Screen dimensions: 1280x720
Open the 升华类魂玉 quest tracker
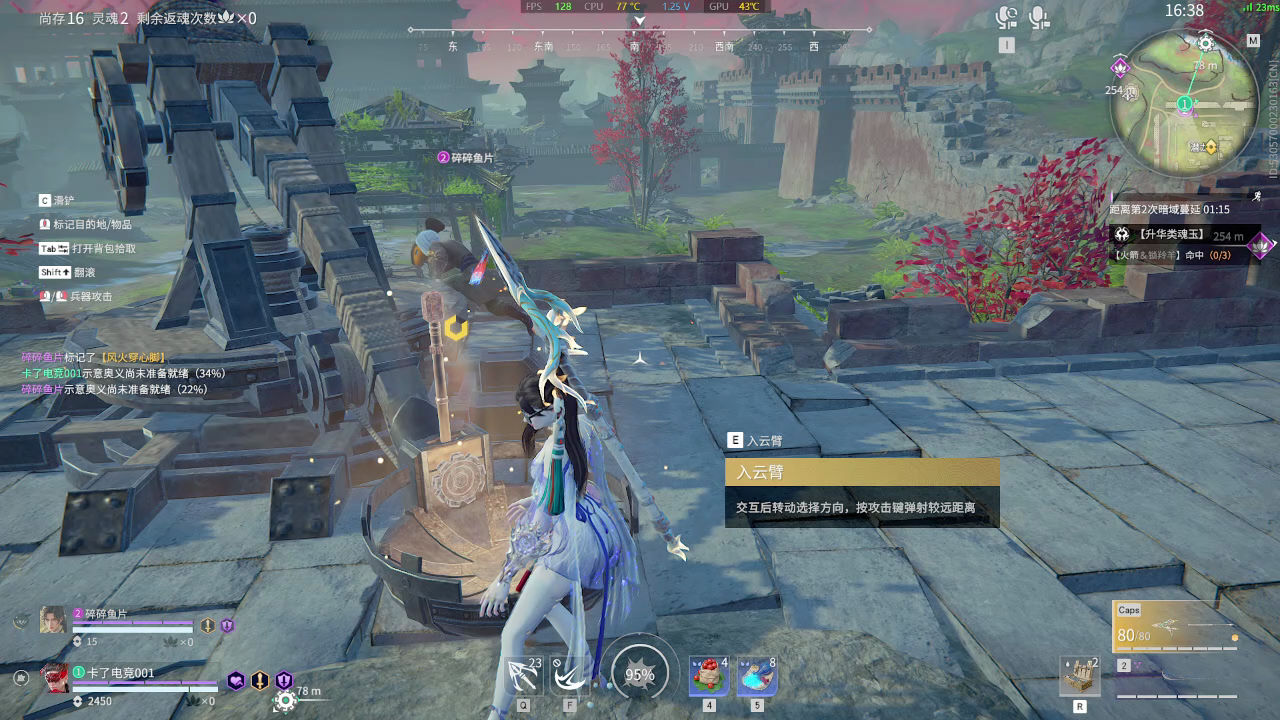click(1160, 235)
